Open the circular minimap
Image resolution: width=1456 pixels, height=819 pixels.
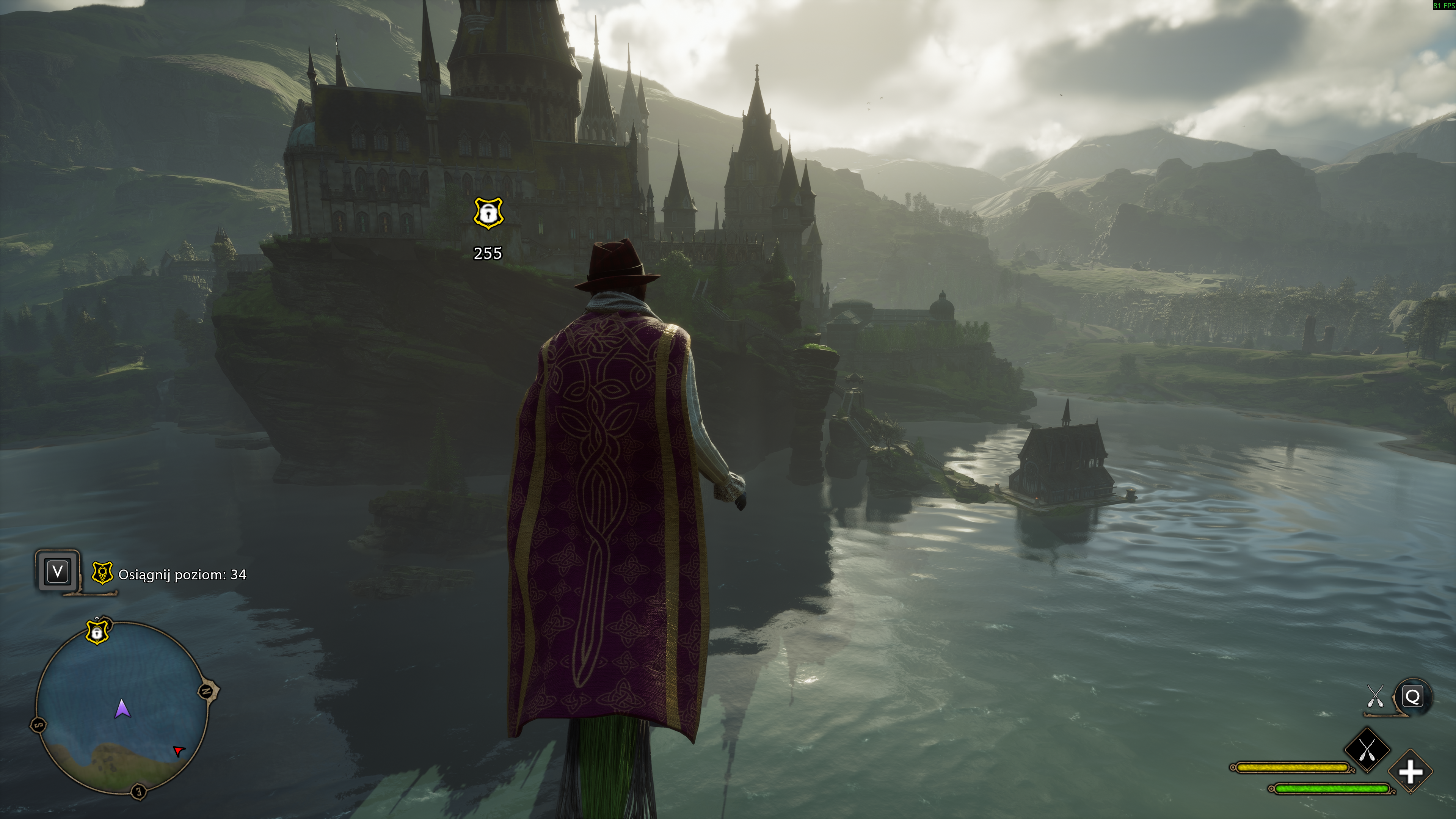[x=121, y=706]
